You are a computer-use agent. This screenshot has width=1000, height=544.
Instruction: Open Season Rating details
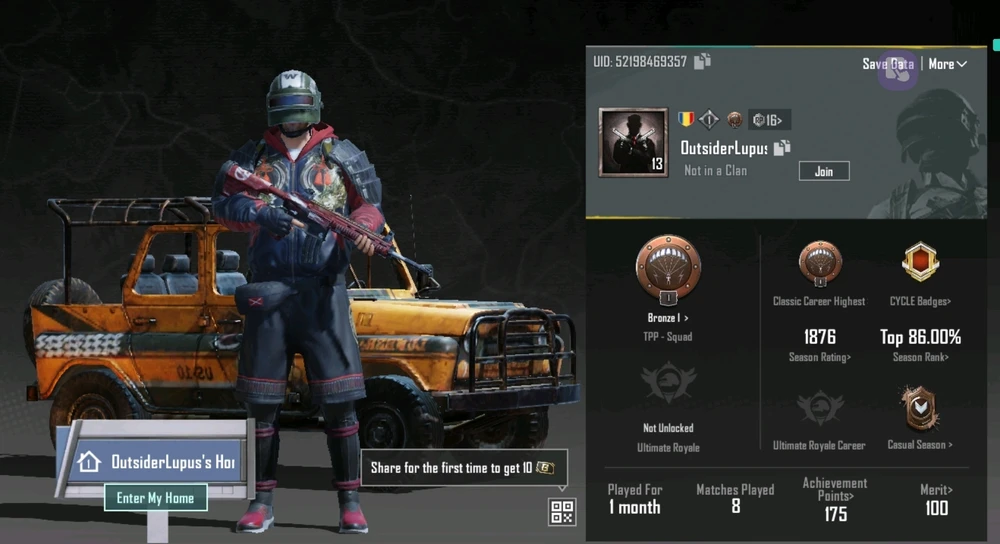point(819,357)
